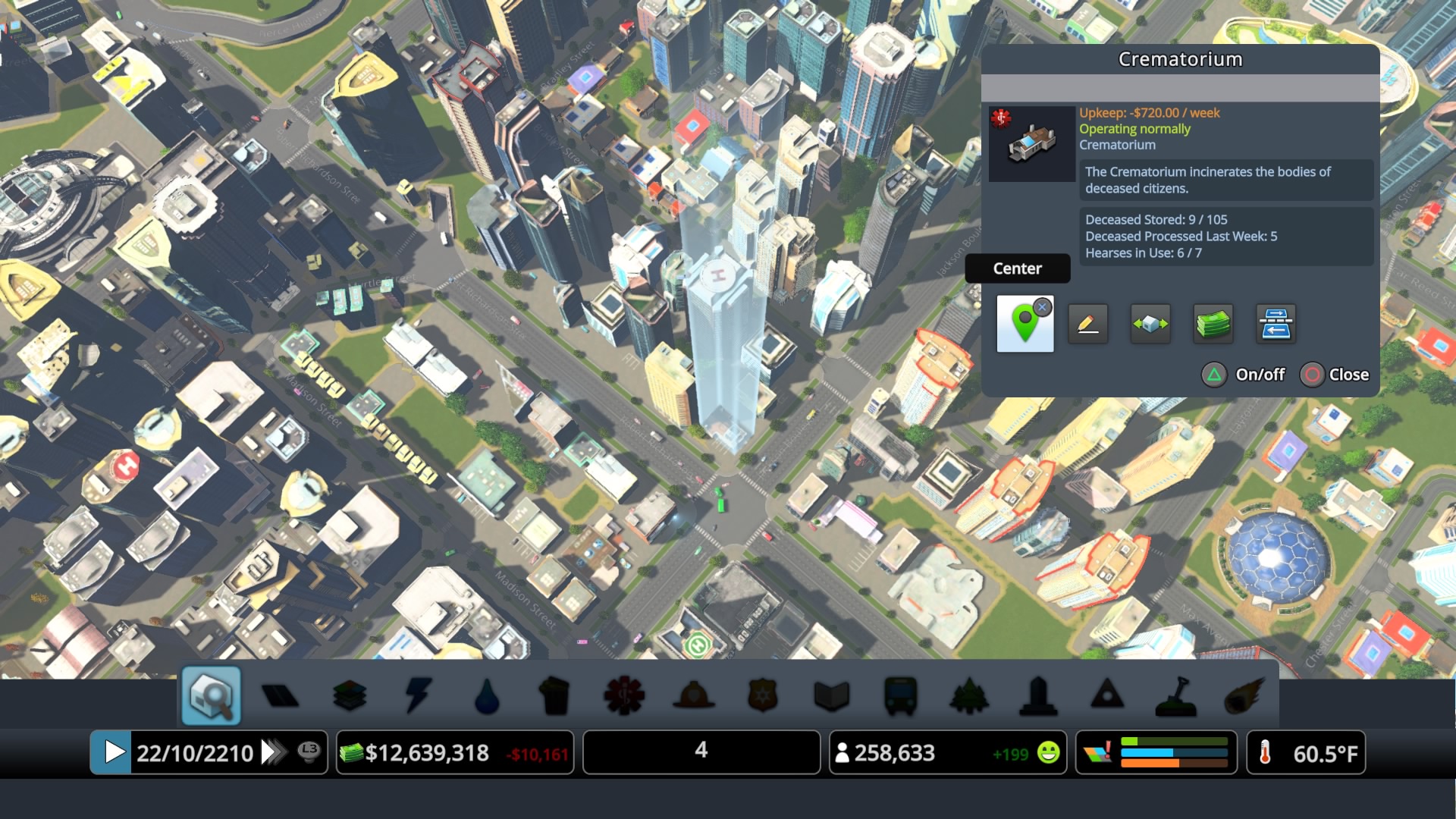The image size is (1456, 819).
Task: Deselect the green map pin marker
Action: tap(1044, 308)
